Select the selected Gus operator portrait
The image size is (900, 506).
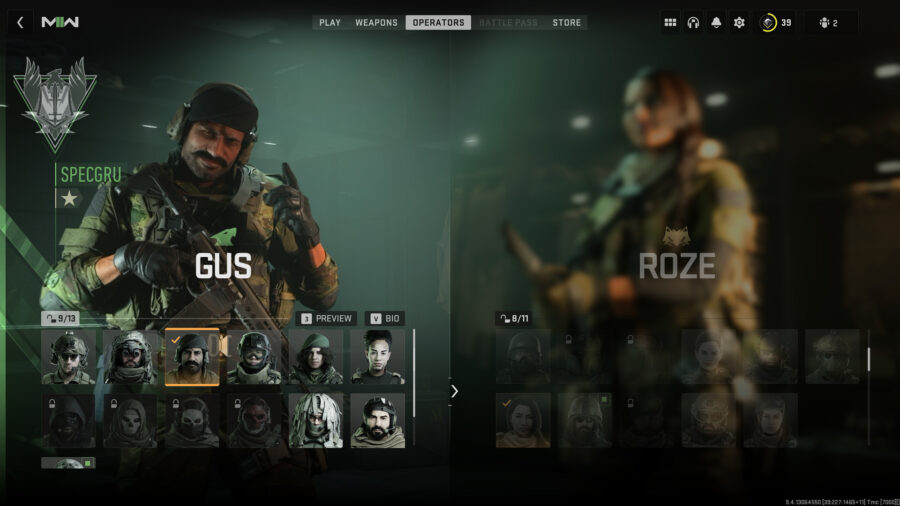coord(192,357)
